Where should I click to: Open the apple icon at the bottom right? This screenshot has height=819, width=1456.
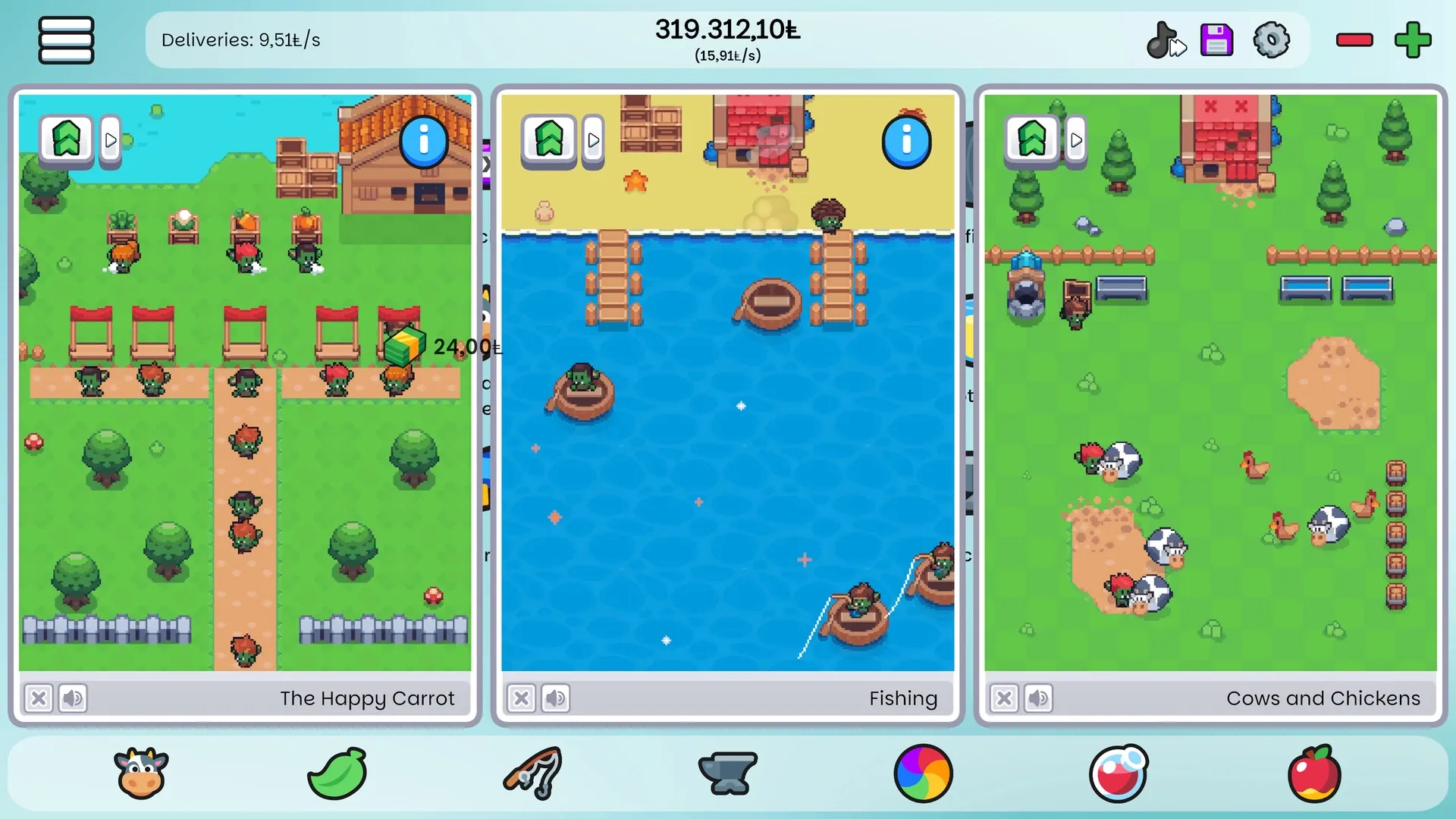pos(1314,773)
